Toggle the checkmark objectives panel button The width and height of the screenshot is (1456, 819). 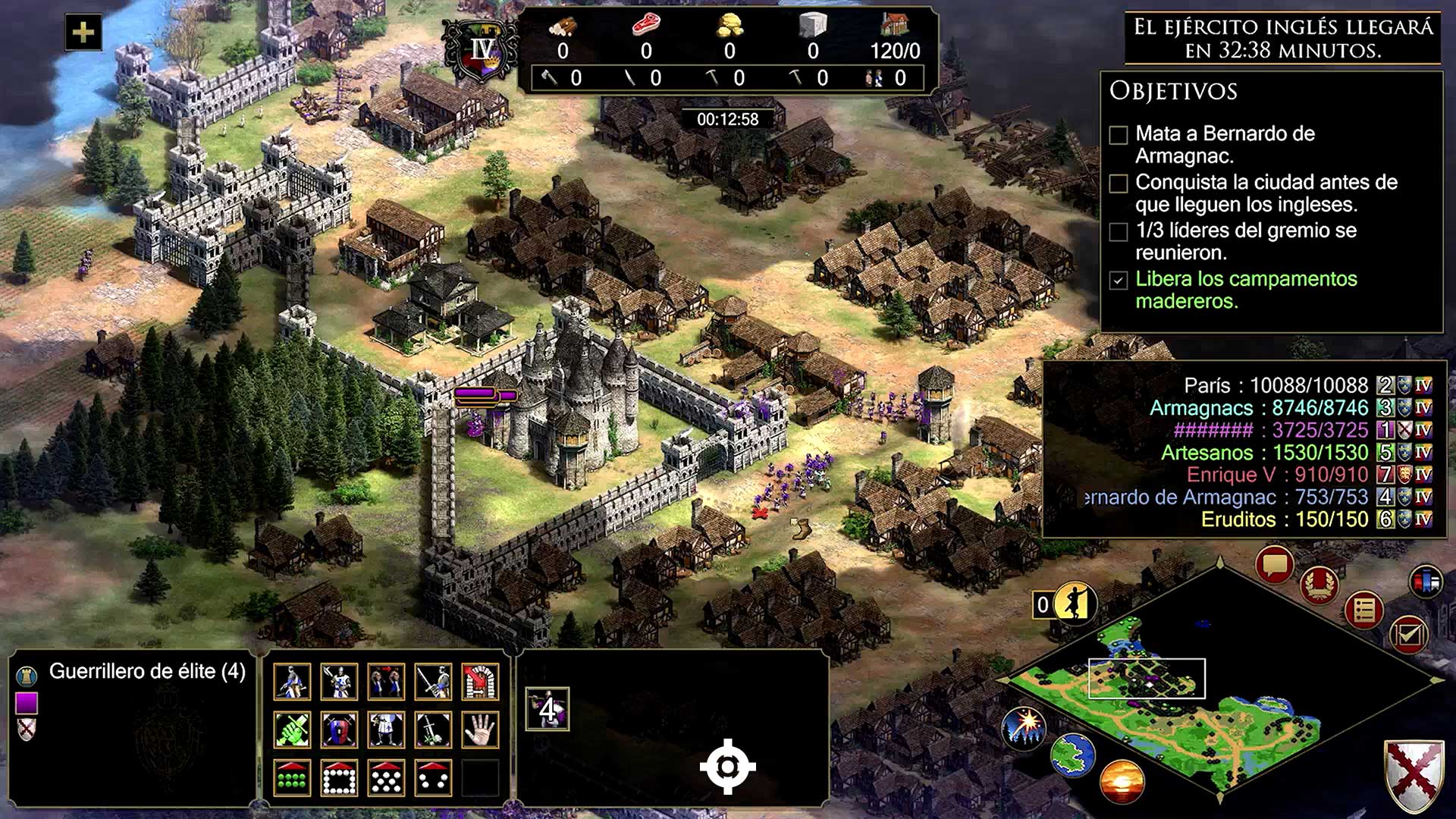[x=1408, y=634]
